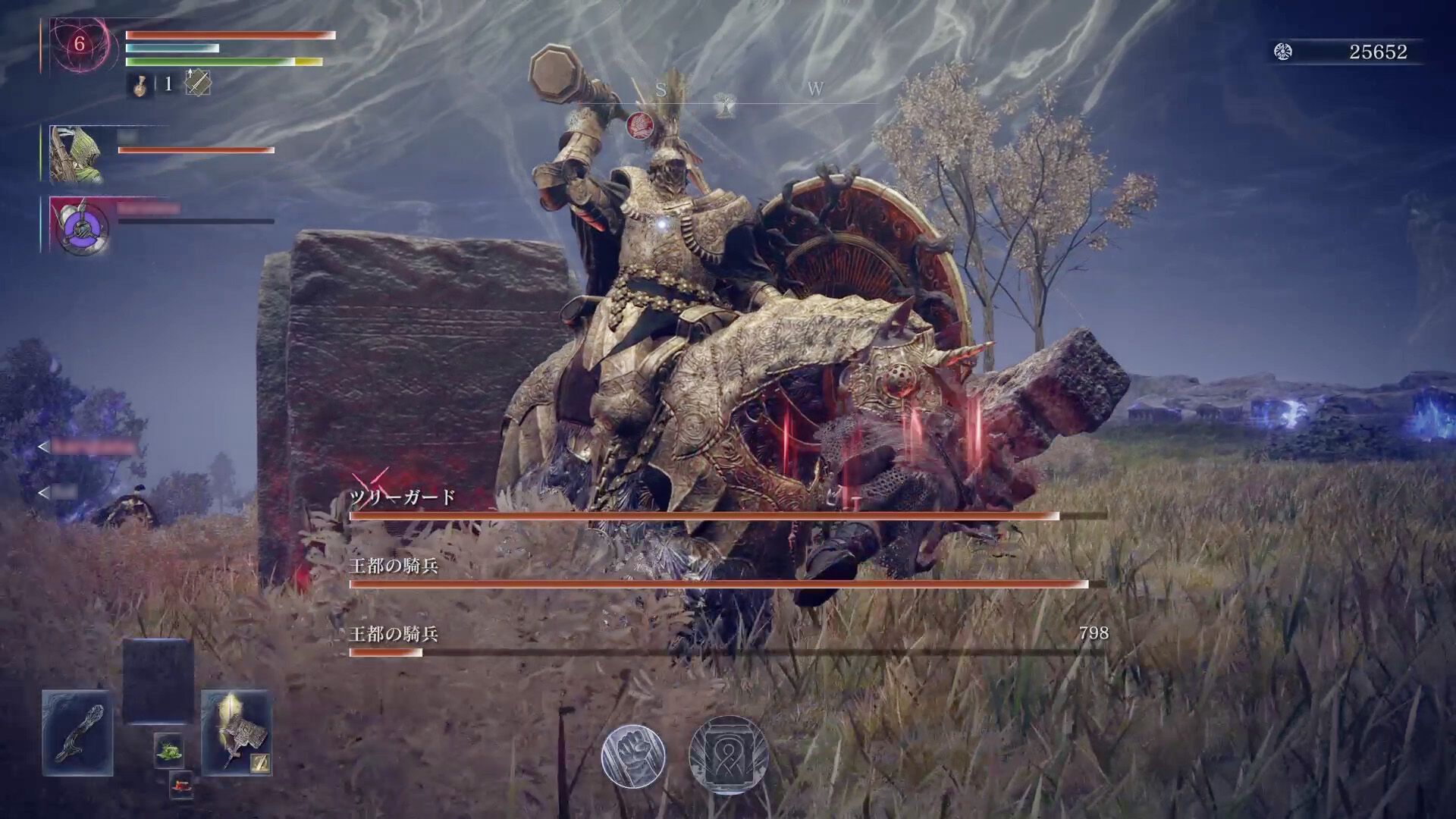
Task: Activate the fist character skill icon
Action: (633, 755)
